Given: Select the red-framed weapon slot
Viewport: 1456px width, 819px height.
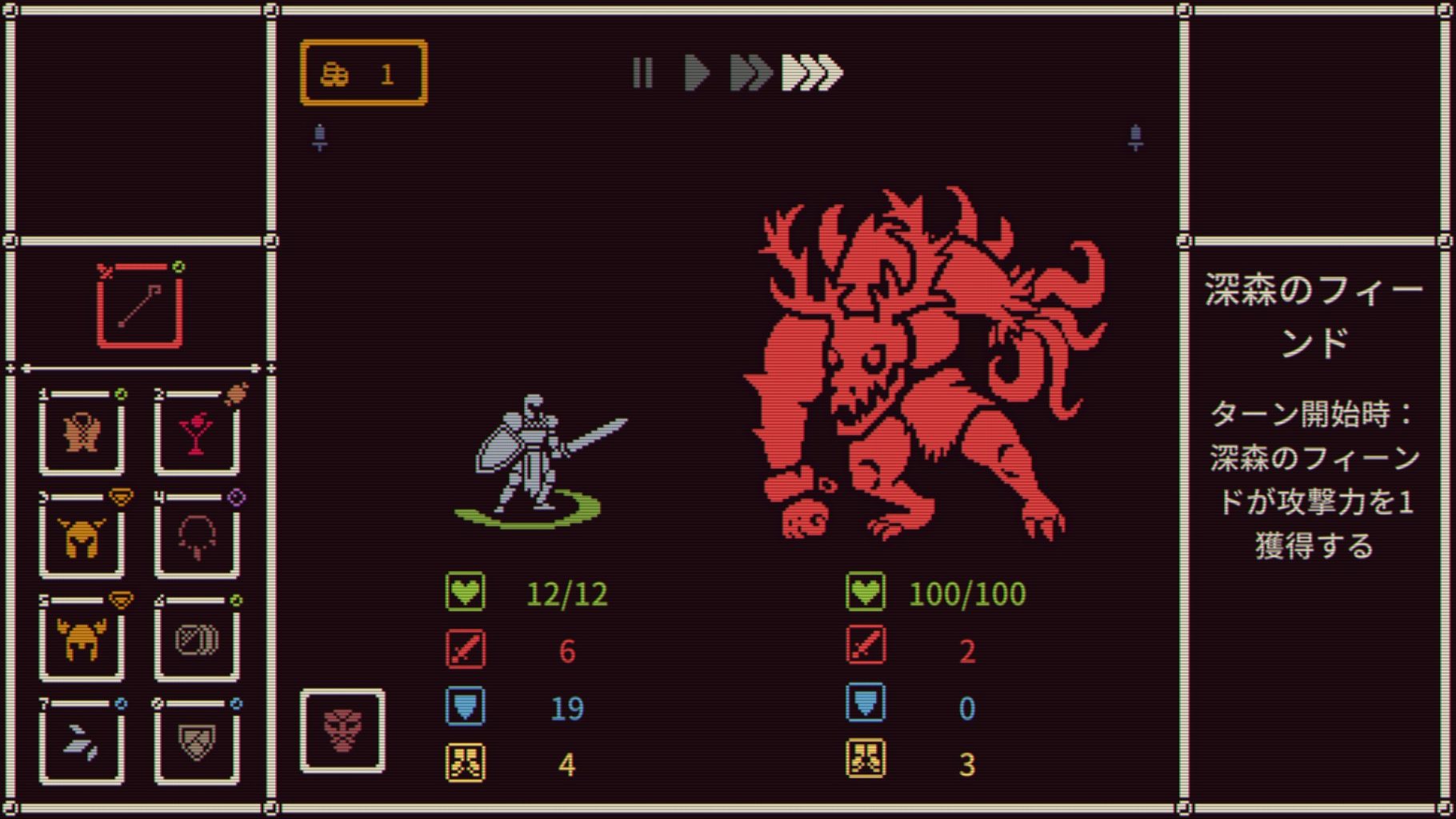Looking at the screenshot, I should click(140, 306).
